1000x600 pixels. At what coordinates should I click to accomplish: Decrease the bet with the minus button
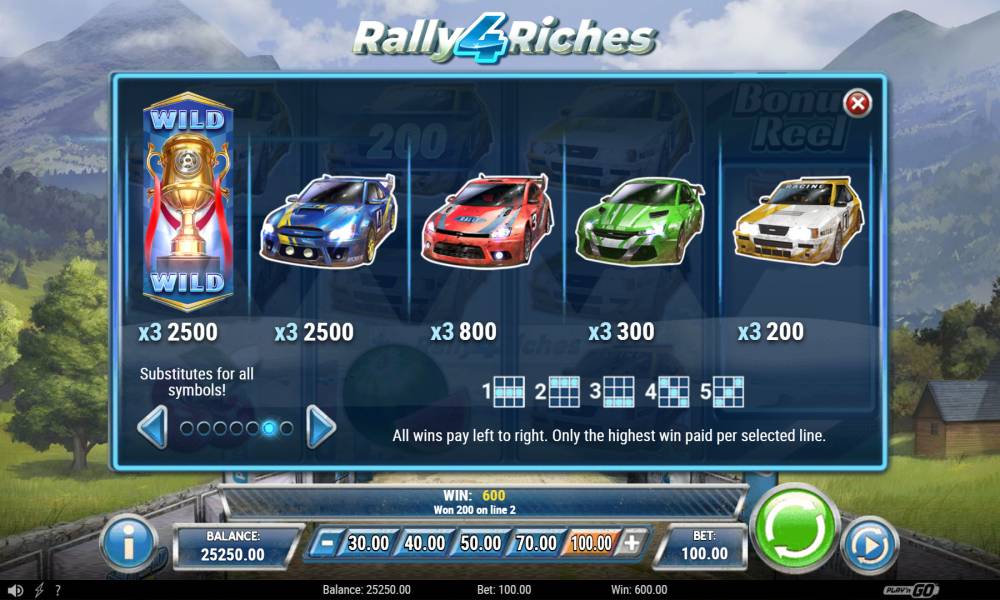click(322, 543)
